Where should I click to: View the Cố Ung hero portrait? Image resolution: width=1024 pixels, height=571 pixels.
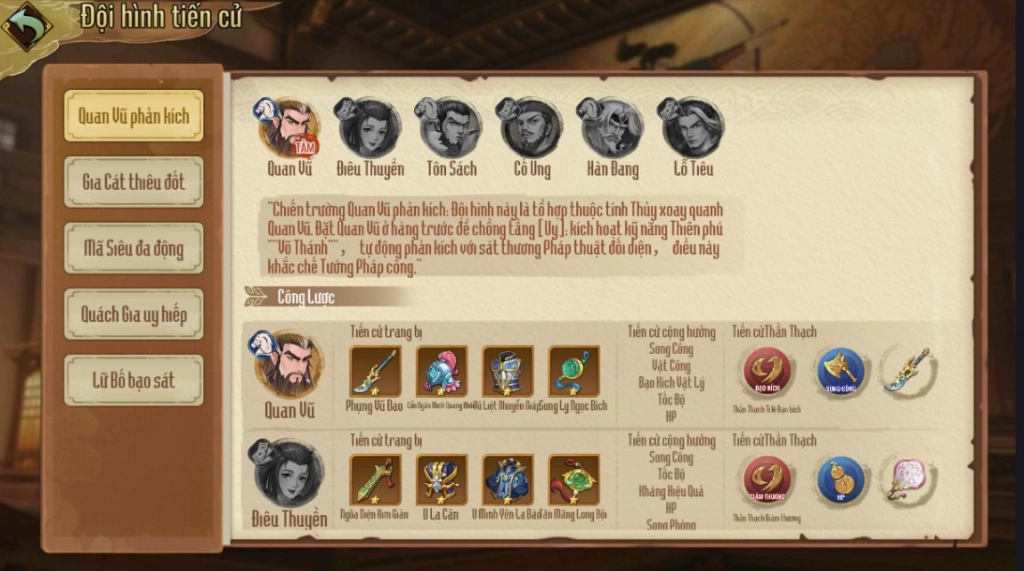pos(531,128)
